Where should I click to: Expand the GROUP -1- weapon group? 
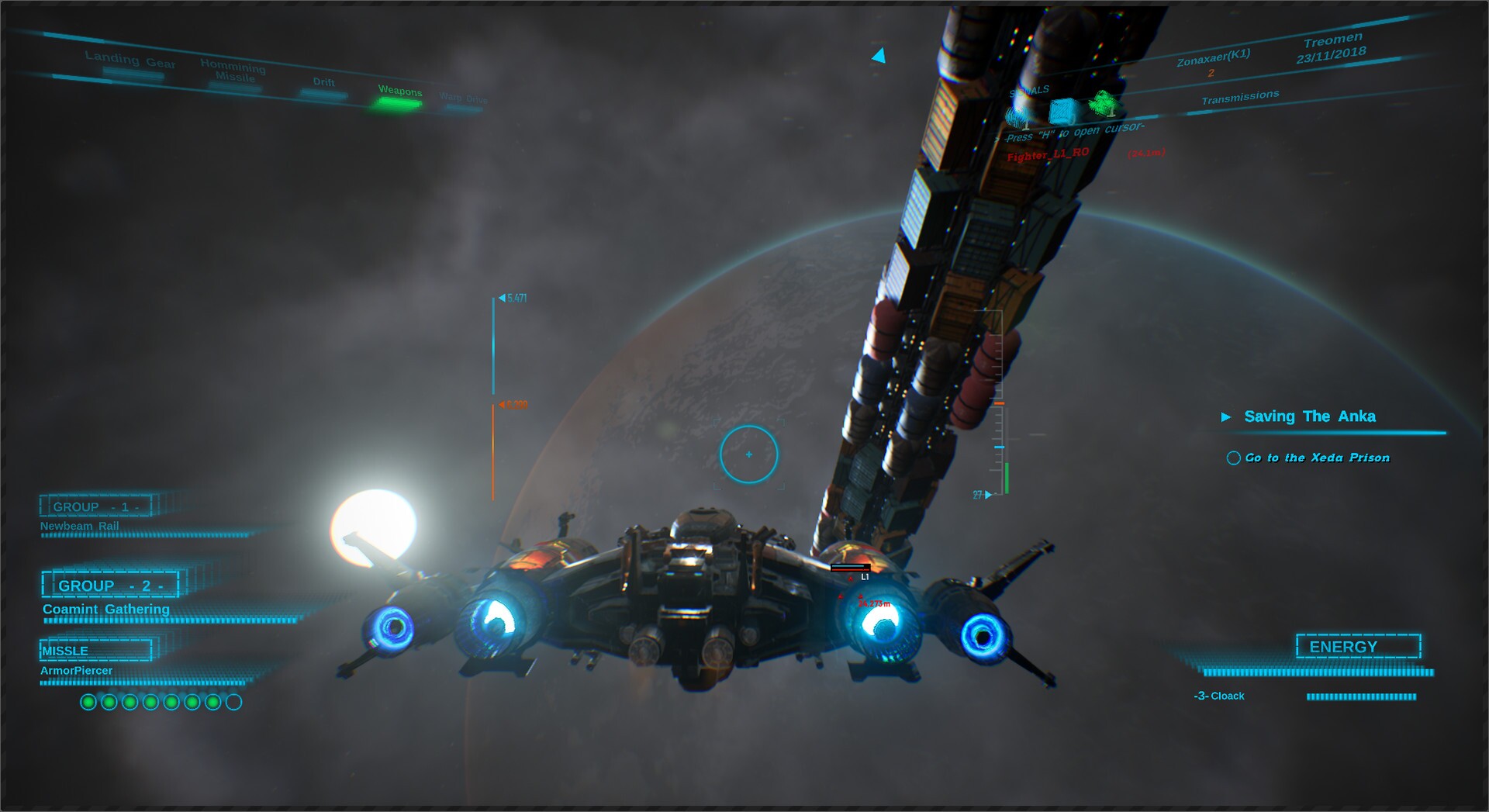pos(95,506)
